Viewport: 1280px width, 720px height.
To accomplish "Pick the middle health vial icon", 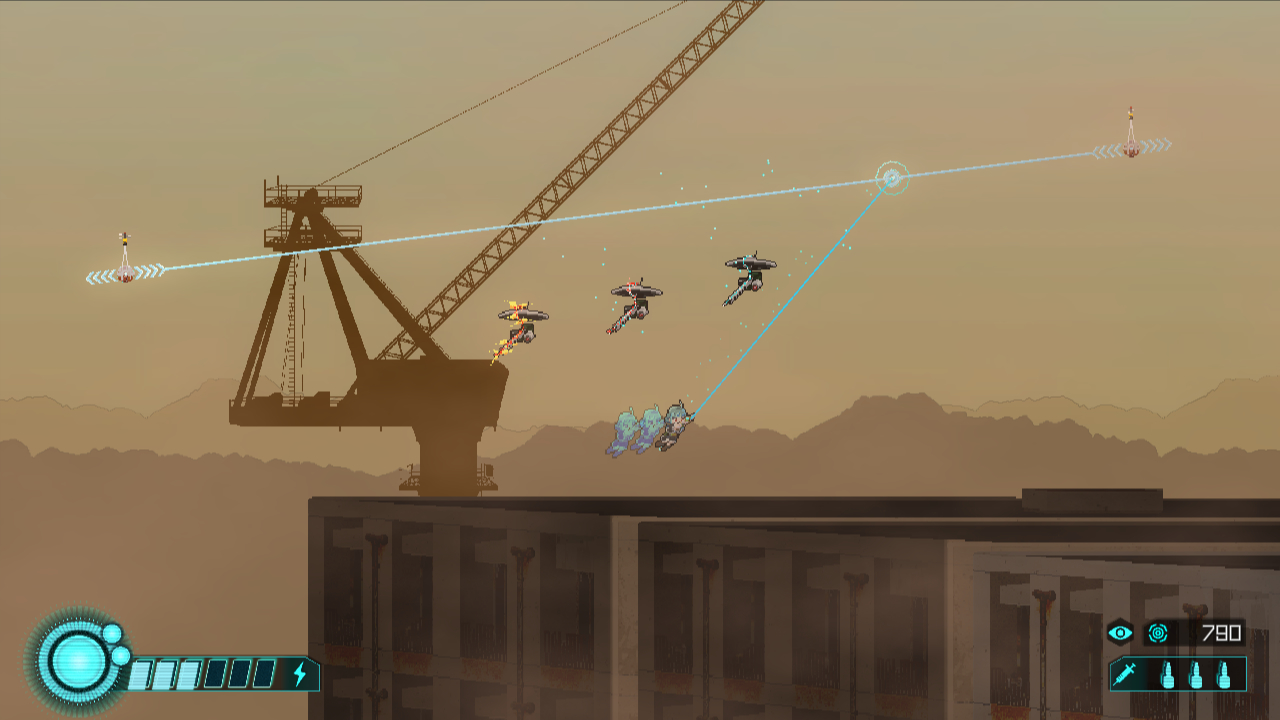I will (1194, 676).
